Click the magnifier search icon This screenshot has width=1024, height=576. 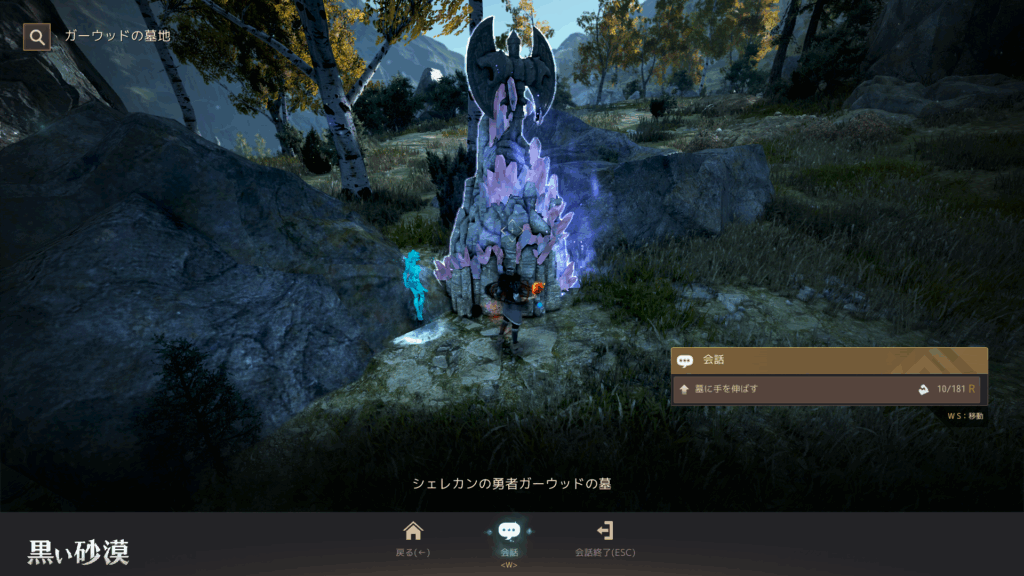[37, 37]
